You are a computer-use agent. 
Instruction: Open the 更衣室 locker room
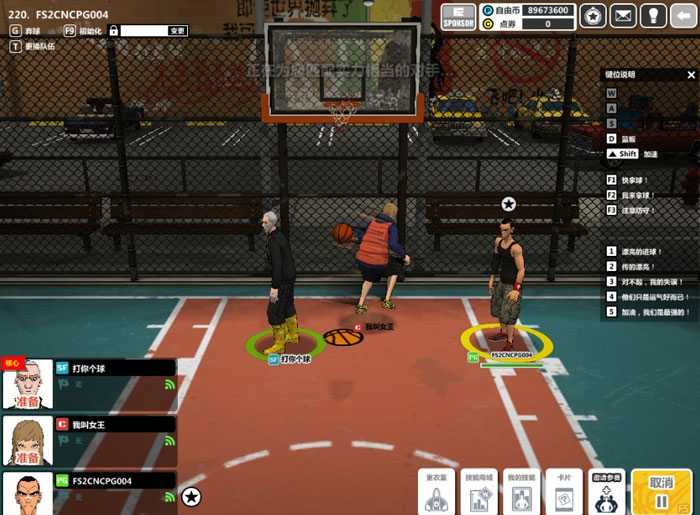click(436, 491)
